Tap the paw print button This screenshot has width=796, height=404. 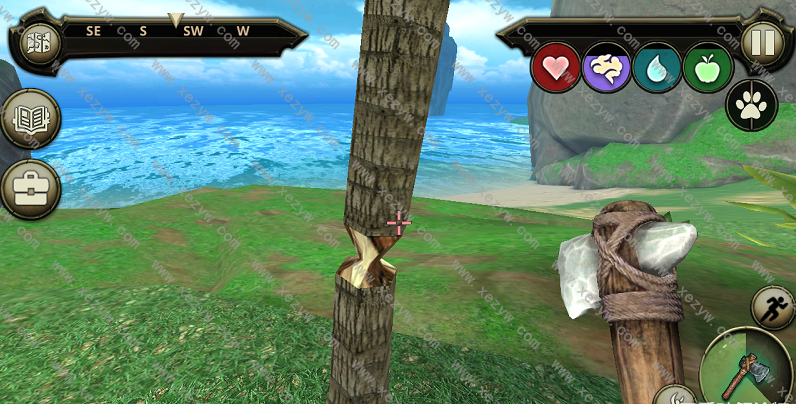coord(751,105)
